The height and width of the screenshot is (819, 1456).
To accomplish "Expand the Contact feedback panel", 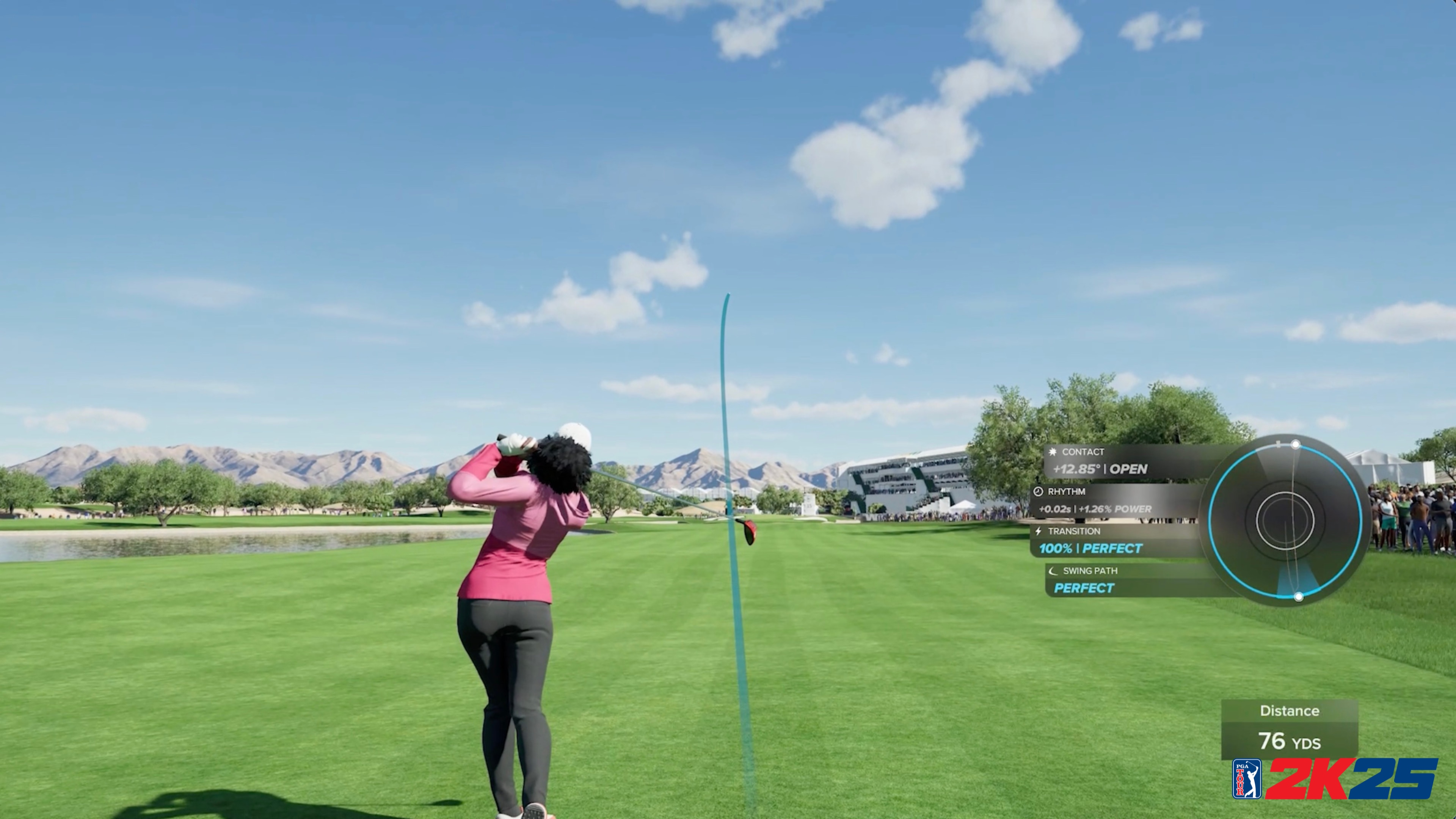I will click(x=1108, y=461).
